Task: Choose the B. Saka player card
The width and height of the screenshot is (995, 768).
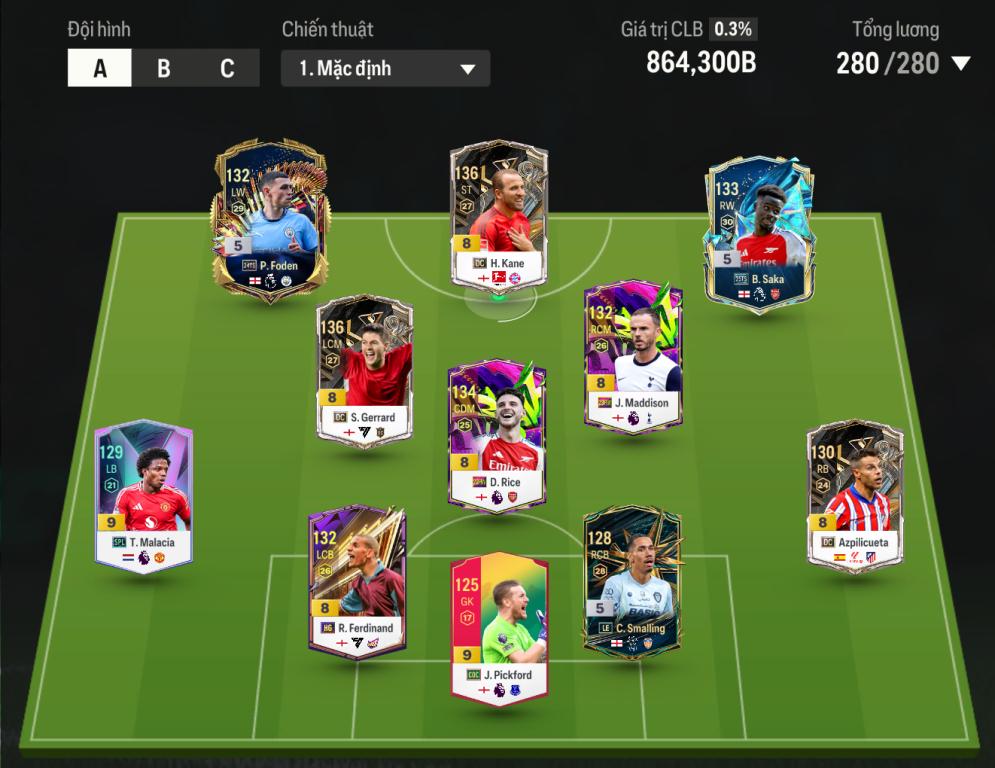Action: pos(759,232)
